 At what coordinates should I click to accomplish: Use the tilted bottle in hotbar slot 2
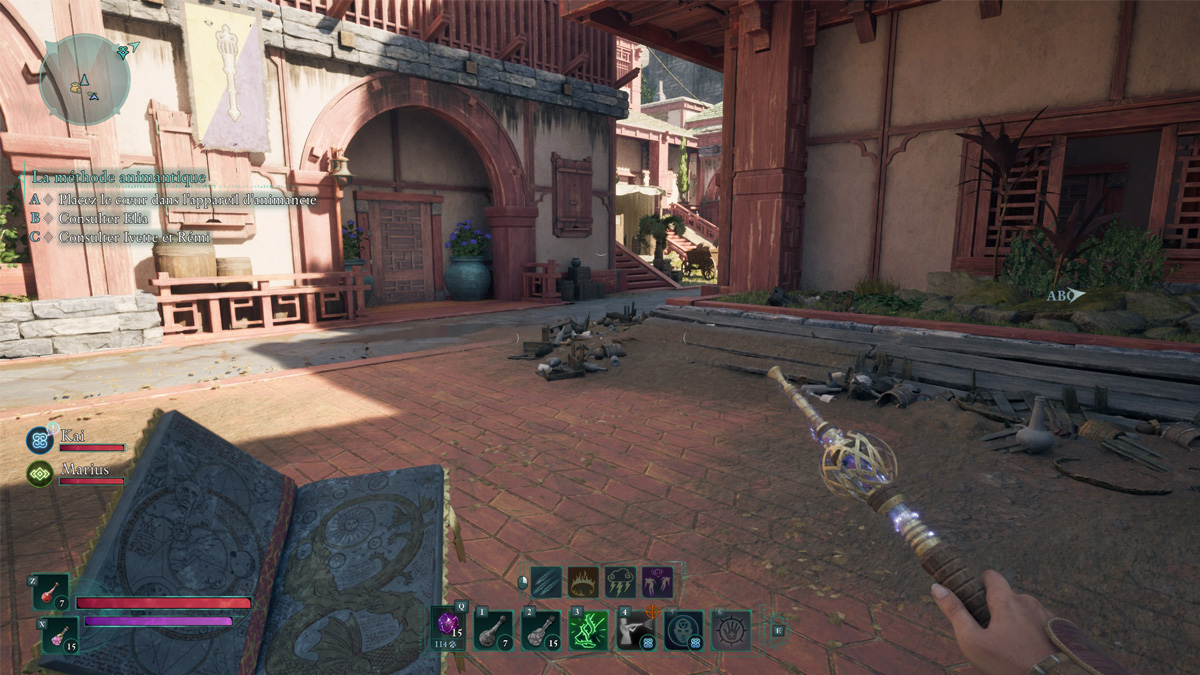click(540, 630)
